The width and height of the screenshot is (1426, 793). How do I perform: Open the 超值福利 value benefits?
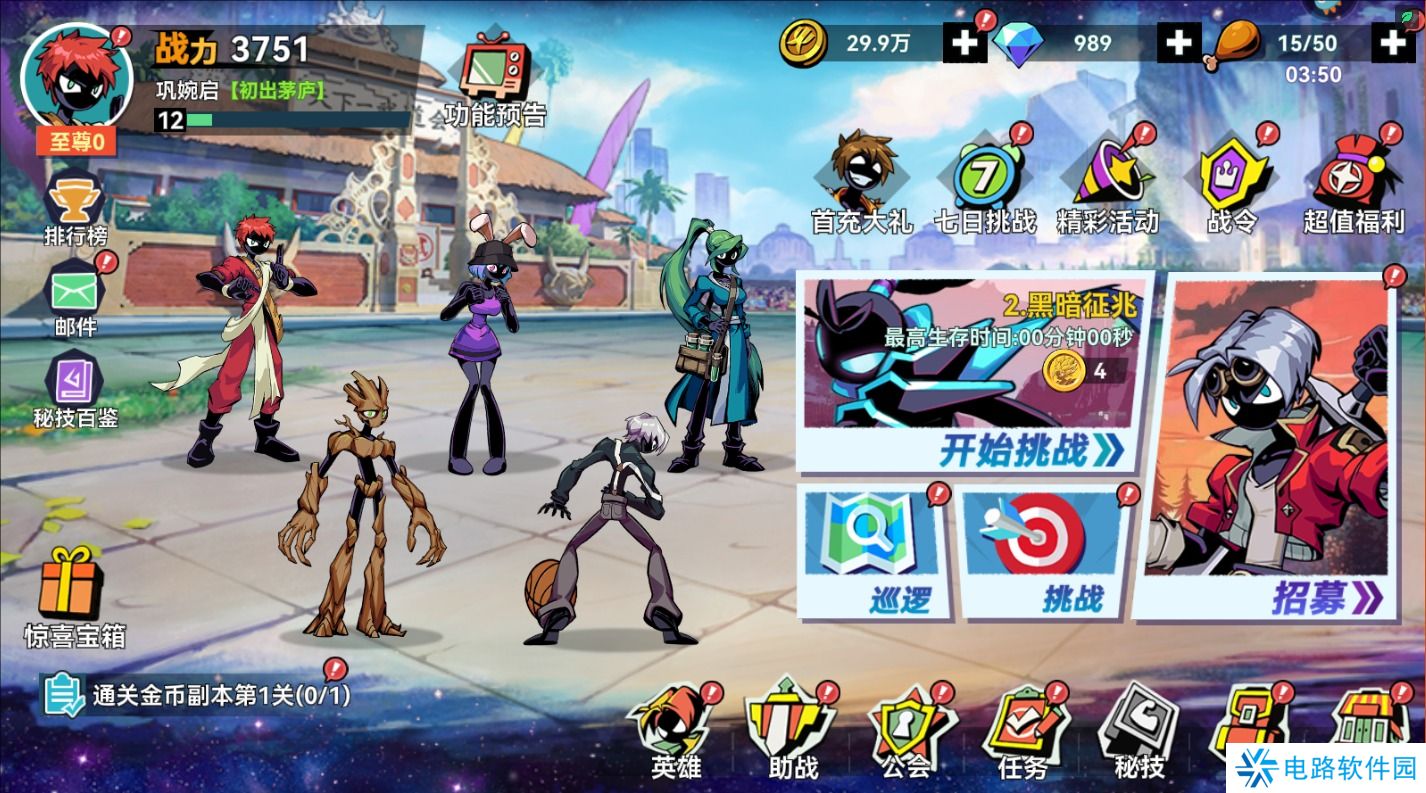1354,184
